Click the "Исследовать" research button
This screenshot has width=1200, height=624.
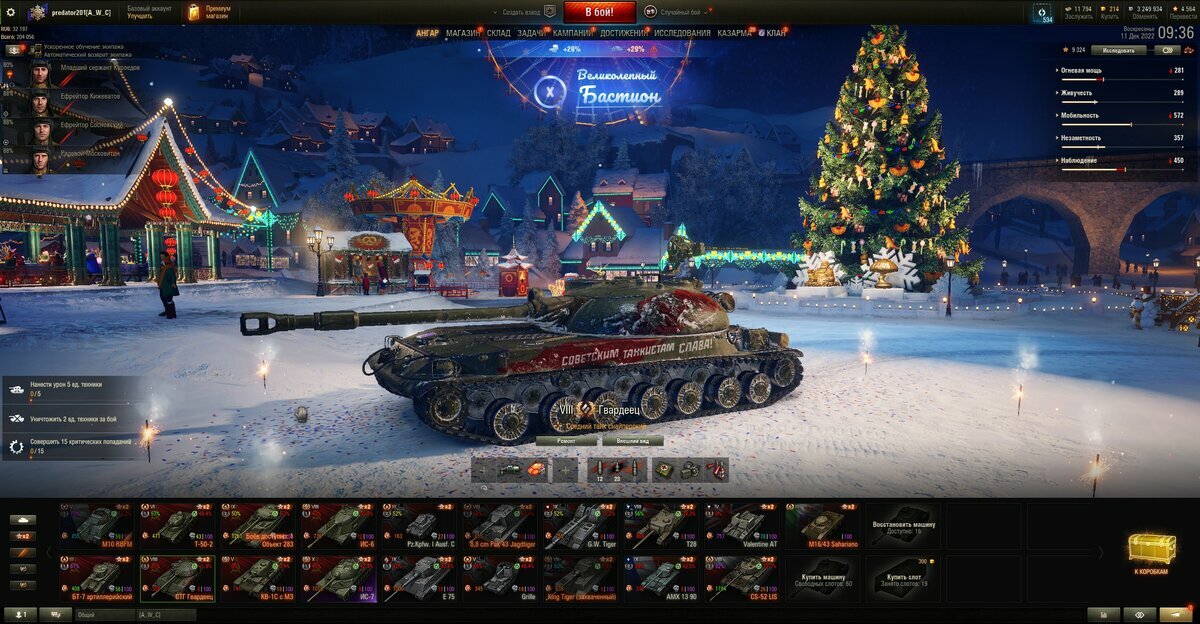coord(1118,49)
